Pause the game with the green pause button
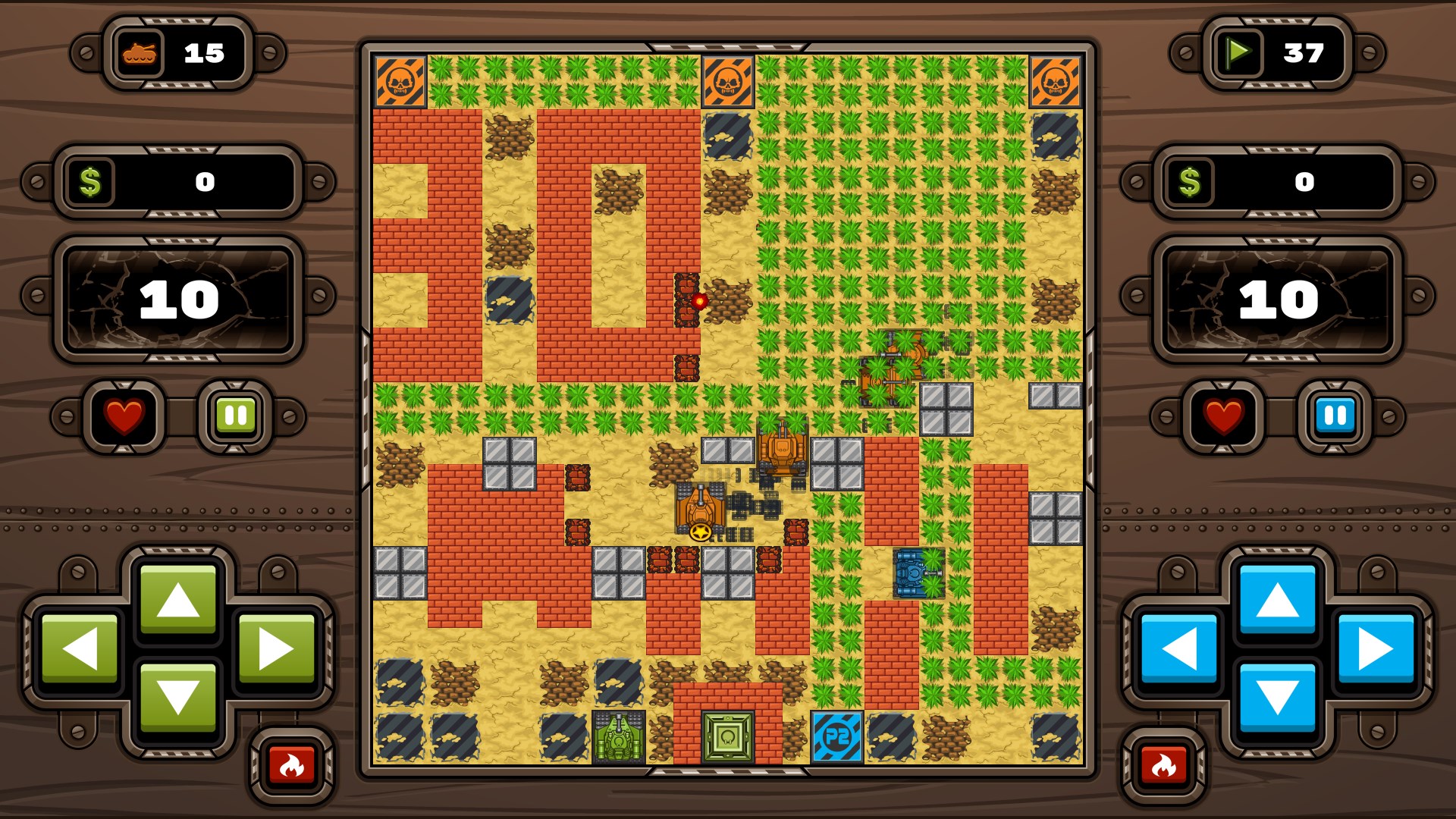 click(235, 414)
